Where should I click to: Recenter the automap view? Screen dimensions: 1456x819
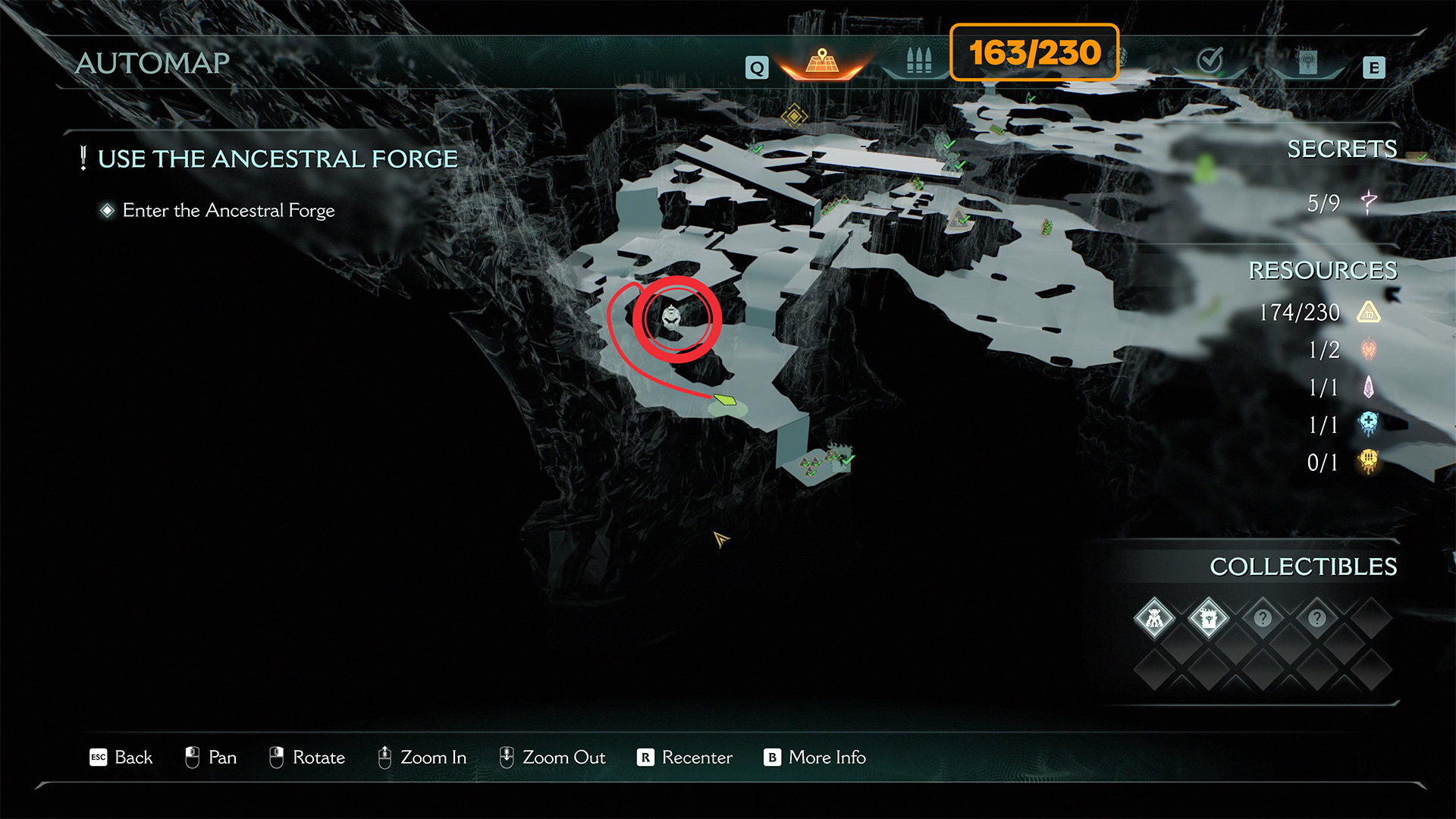click(685, 758)
